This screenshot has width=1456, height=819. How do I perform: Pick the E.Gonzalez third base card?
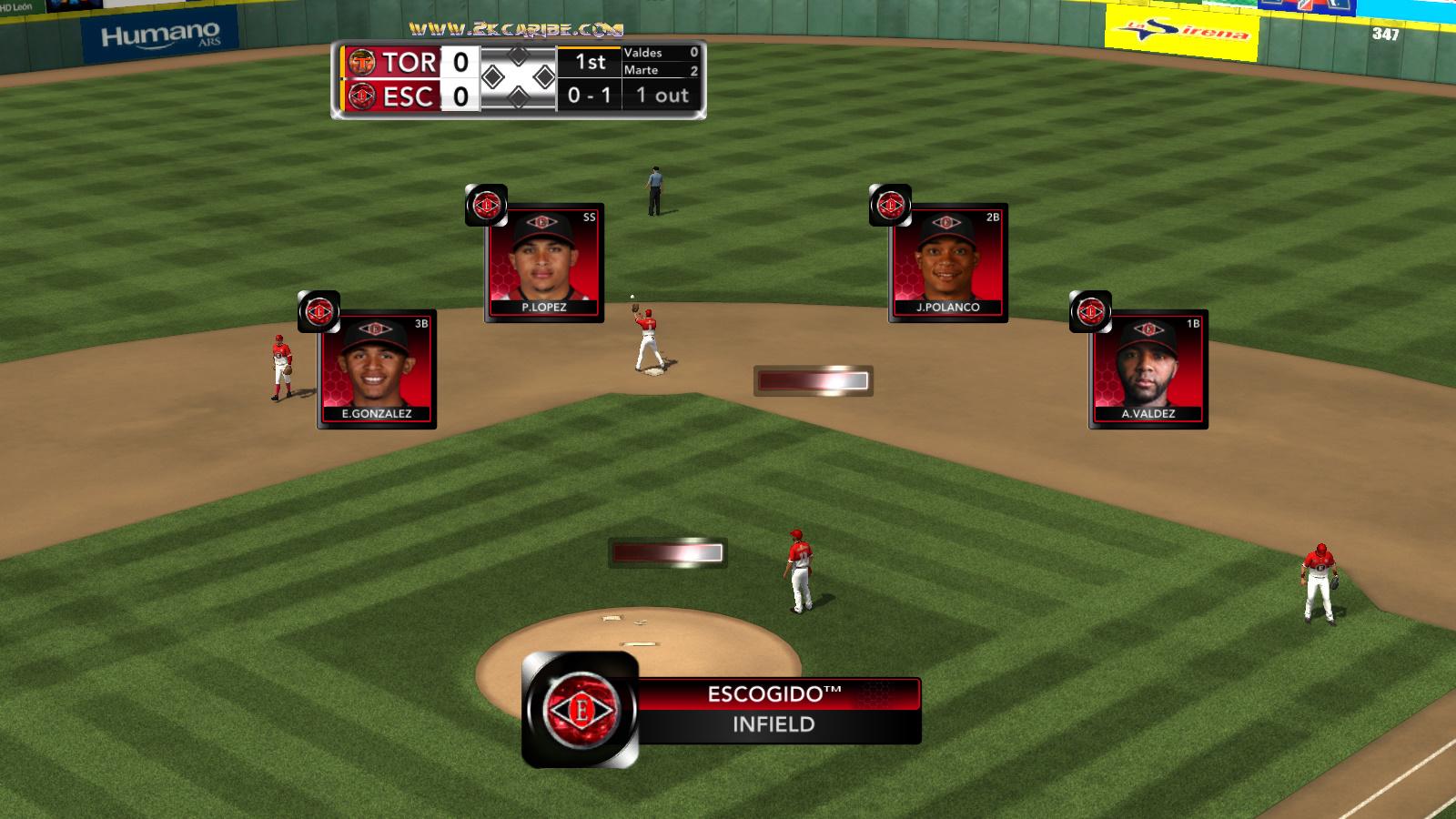pos(377,369)
